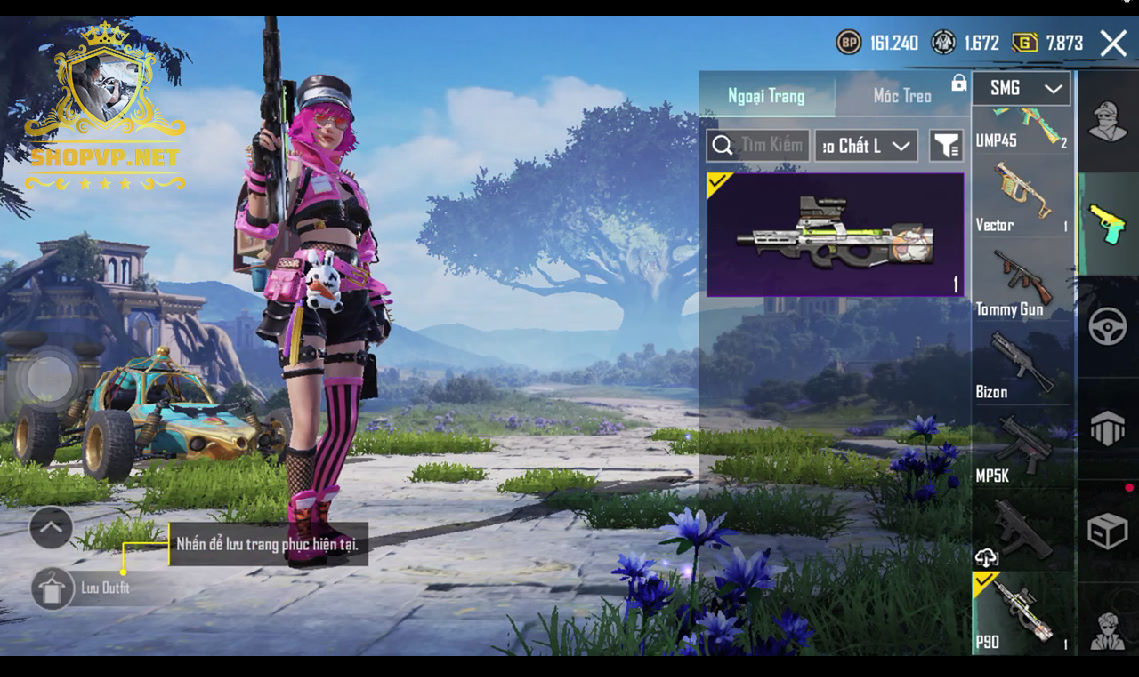The width and height of the screenshot is (1139, 677).
Task: Select the Vector weapon entry
Action: (1021, 197)
